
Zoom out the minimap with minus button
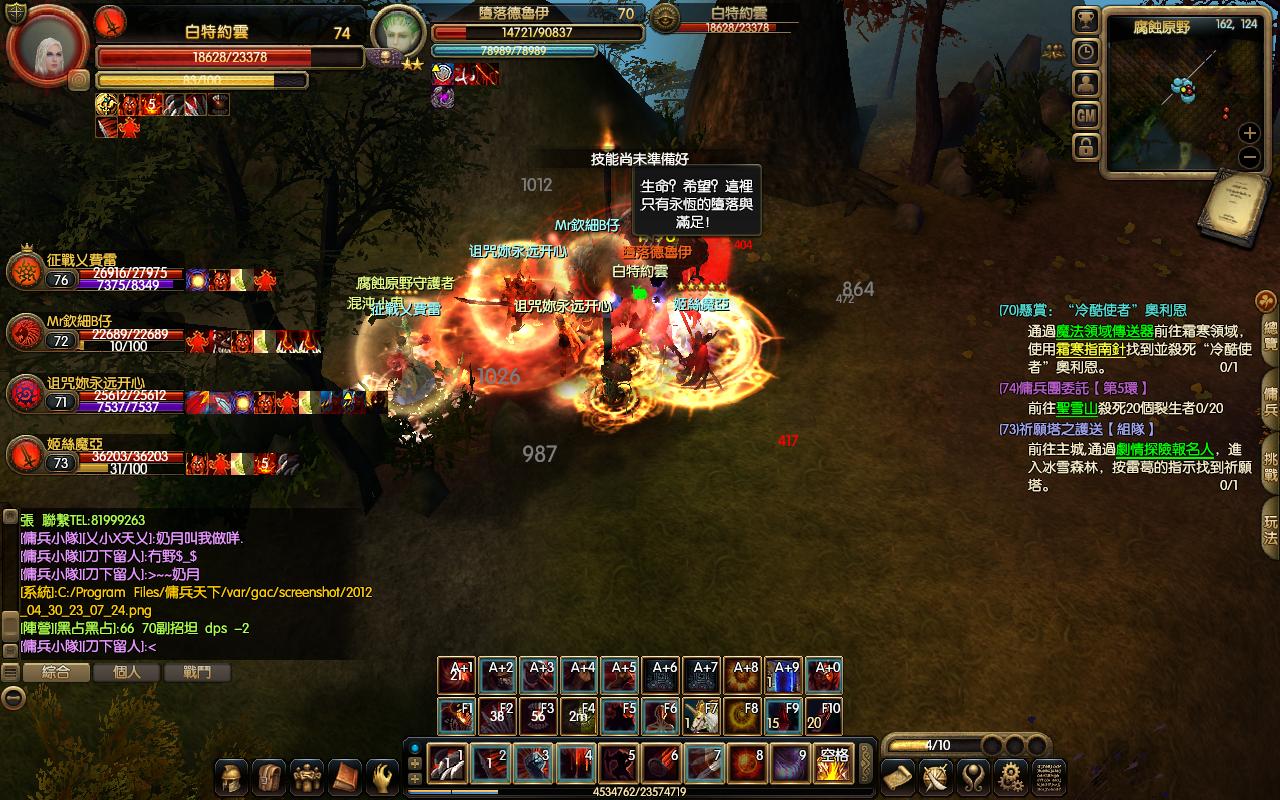tap(1249, 157)
